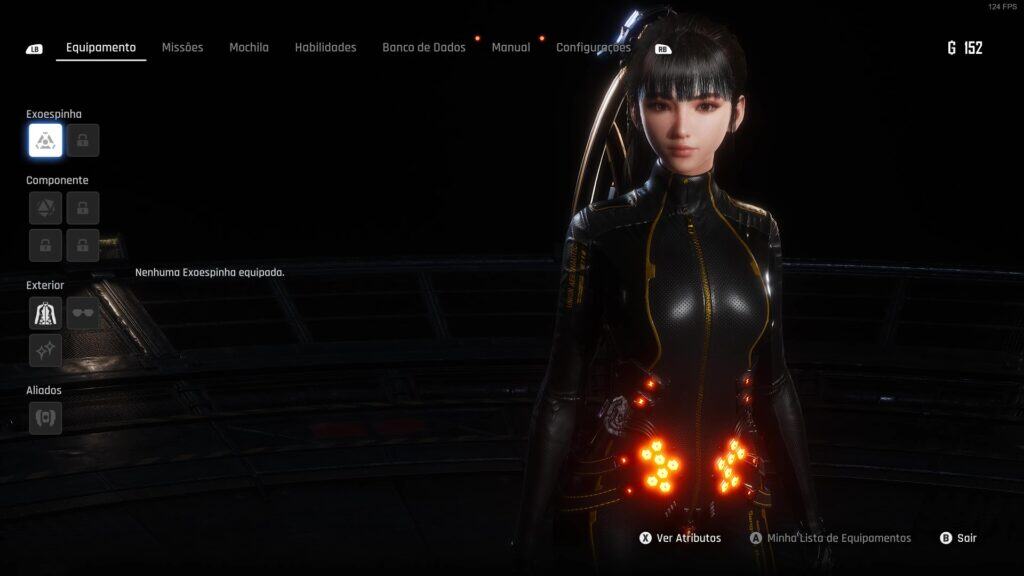Viewport: 1024px width, 576px height.
Task: Select the Aliados drone slot
Action: (x=46, y=418)
